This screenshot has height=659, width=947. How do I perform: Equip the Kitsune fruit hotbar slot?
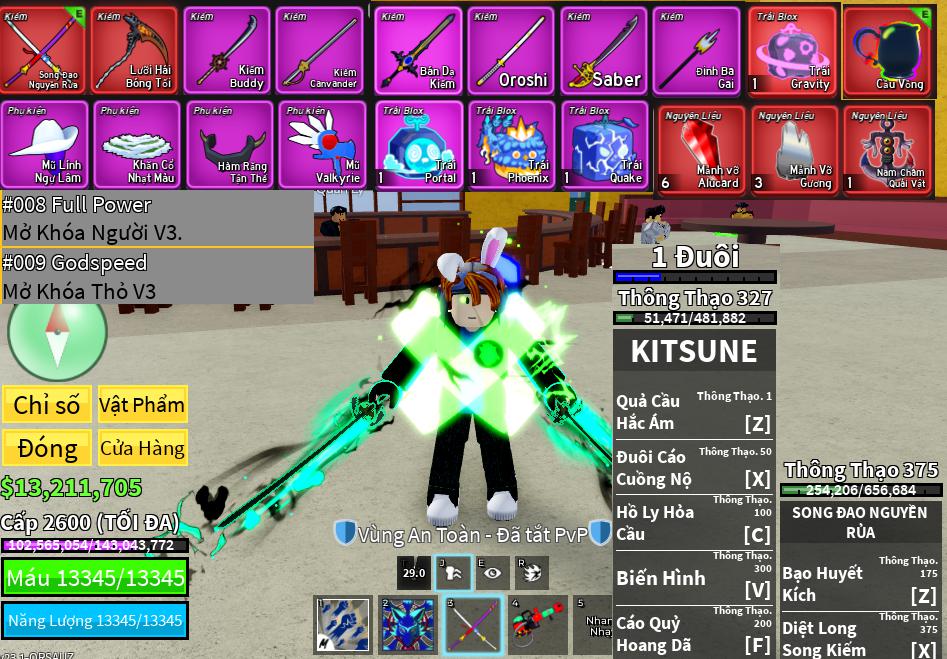(407, 624)
